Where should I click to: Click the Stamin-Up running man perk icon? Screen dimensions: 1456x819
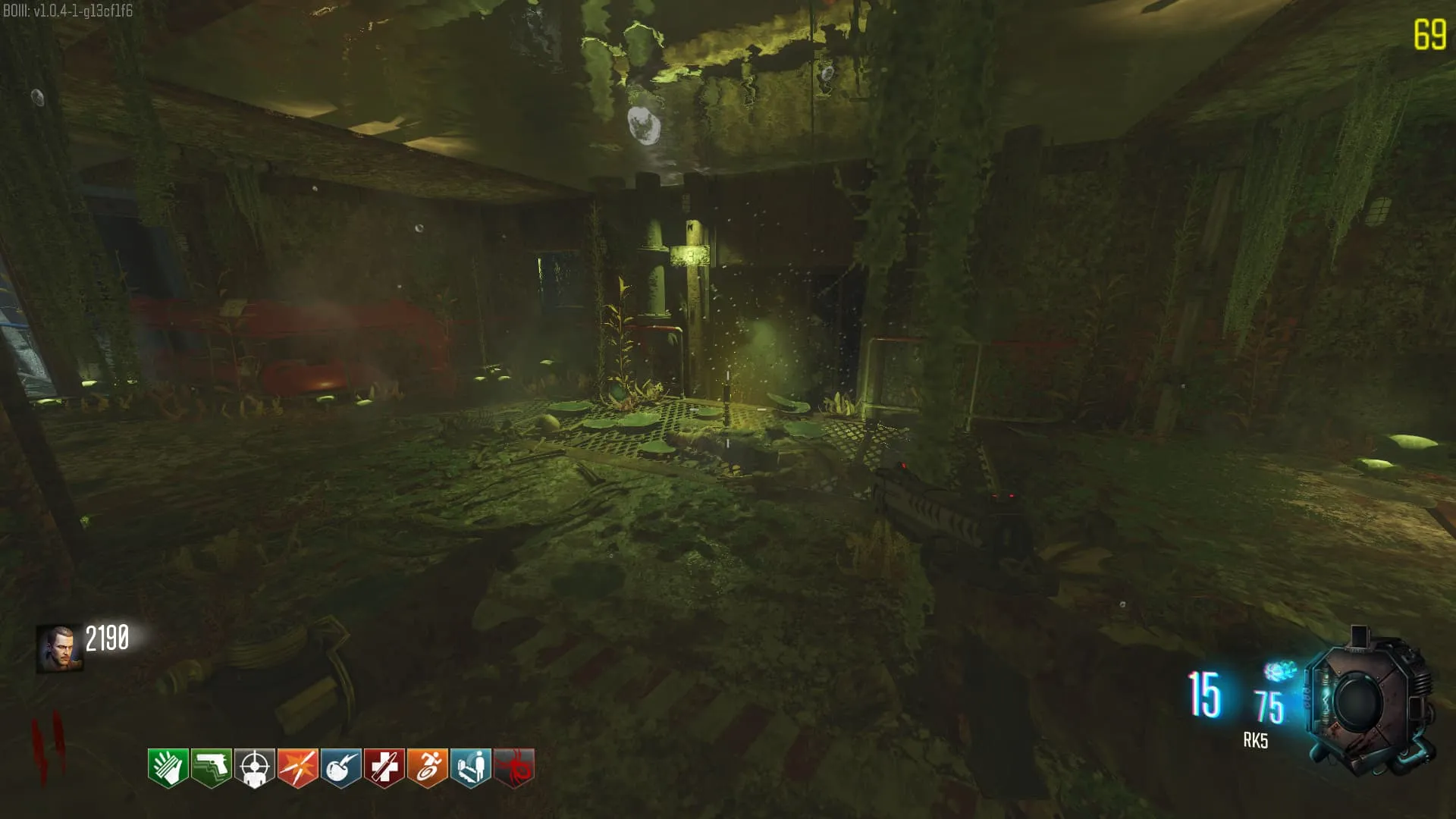click(x=427, y=768)
